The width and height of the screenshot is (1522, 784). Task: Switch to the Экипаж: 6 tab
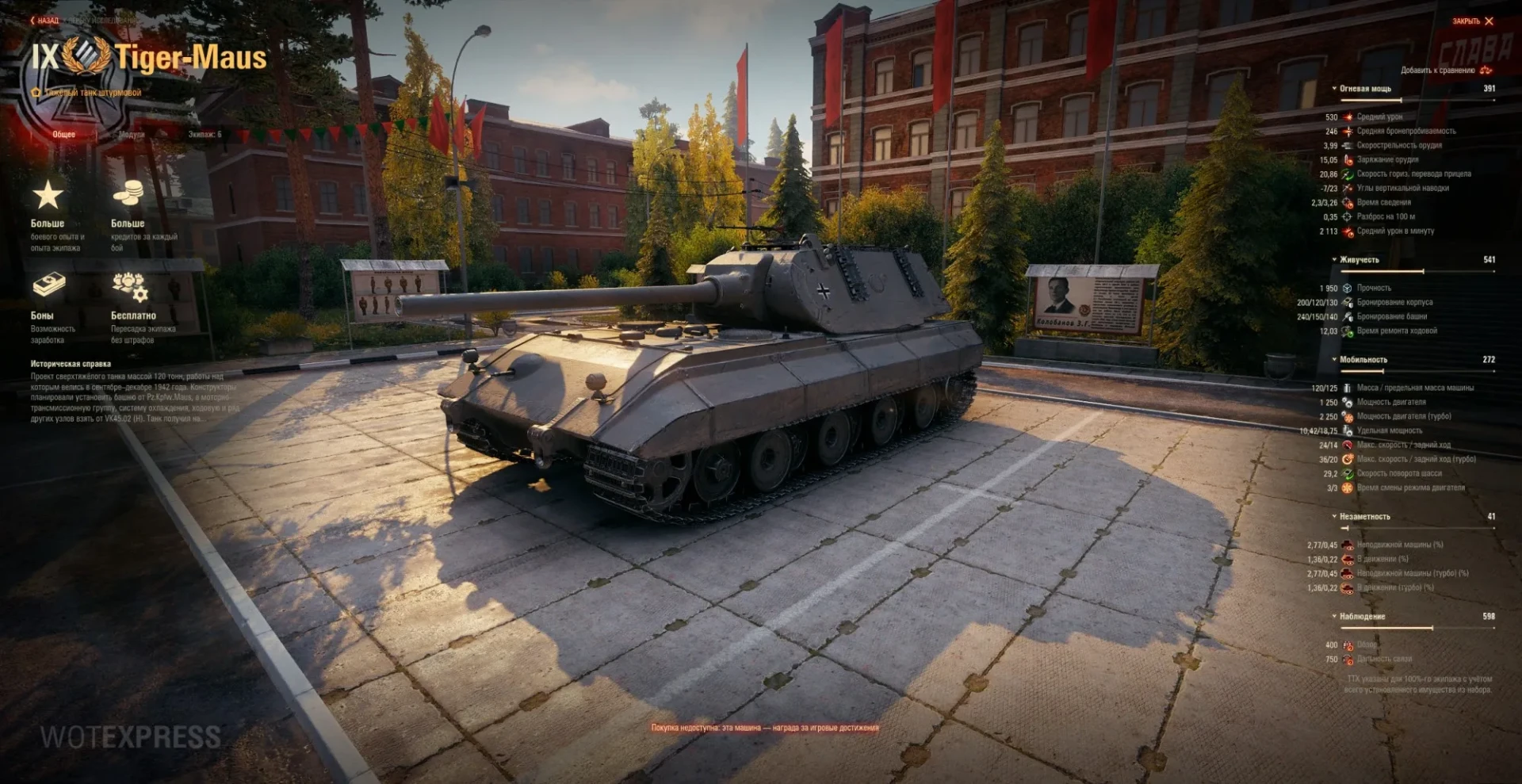tap(205, 135)
